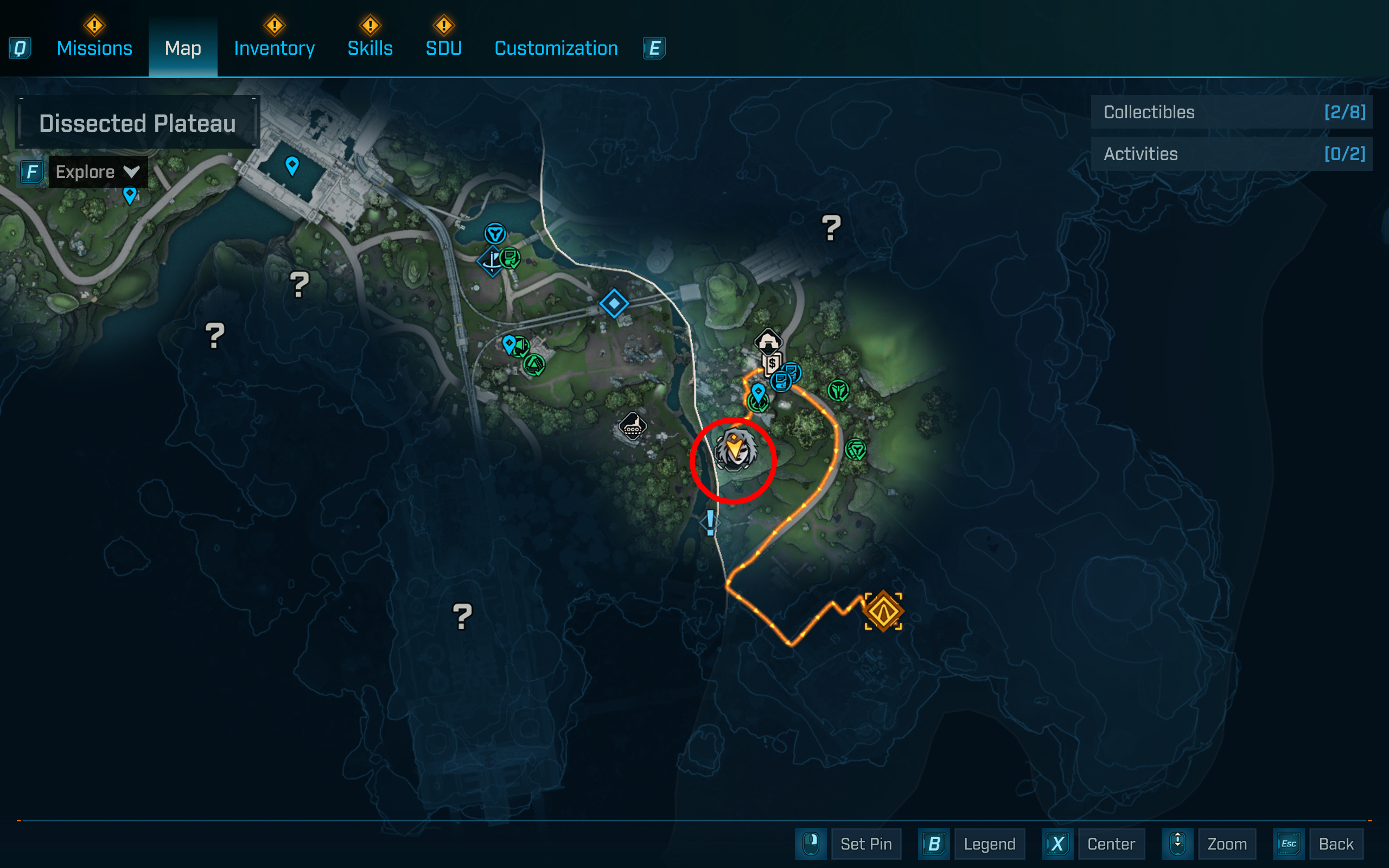Image resolution: width=1389 pixels, height=868 pixels.
Task: Open the map Legend
Action: click(989, 844)
